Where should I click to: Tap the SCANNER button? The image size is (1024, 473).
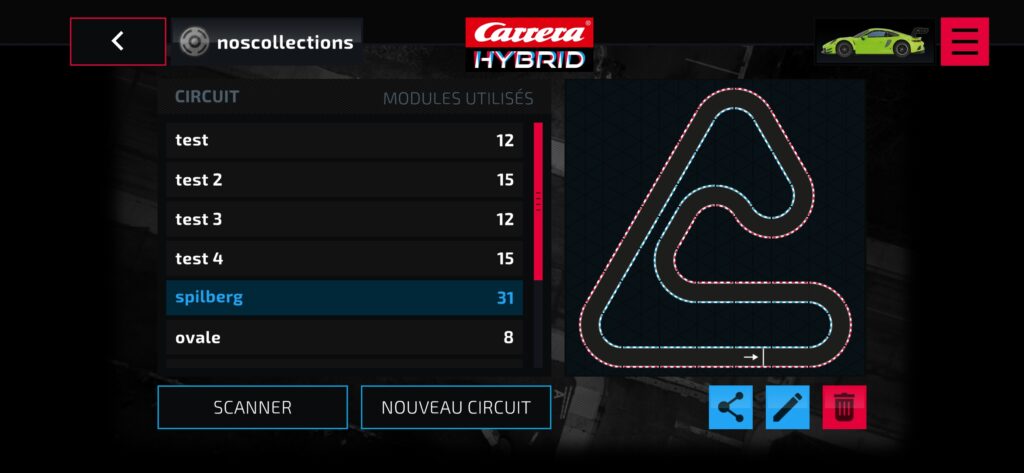click(x=252, y=407)
